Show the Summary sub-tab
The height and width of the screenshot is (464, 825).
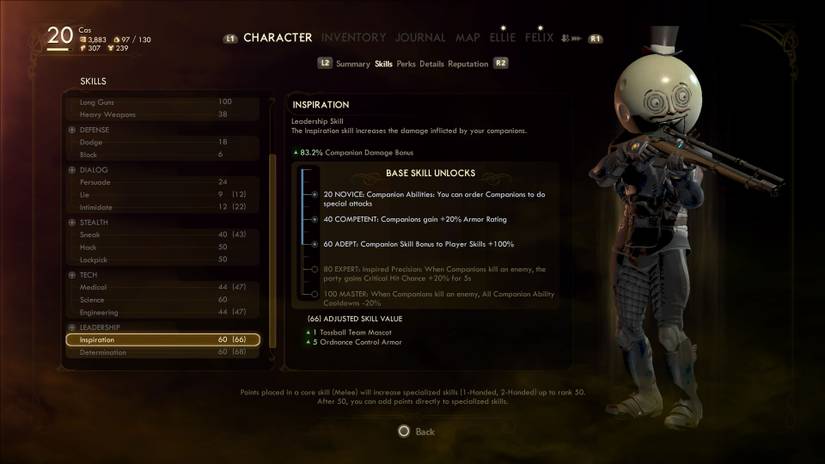pos(353,64)
